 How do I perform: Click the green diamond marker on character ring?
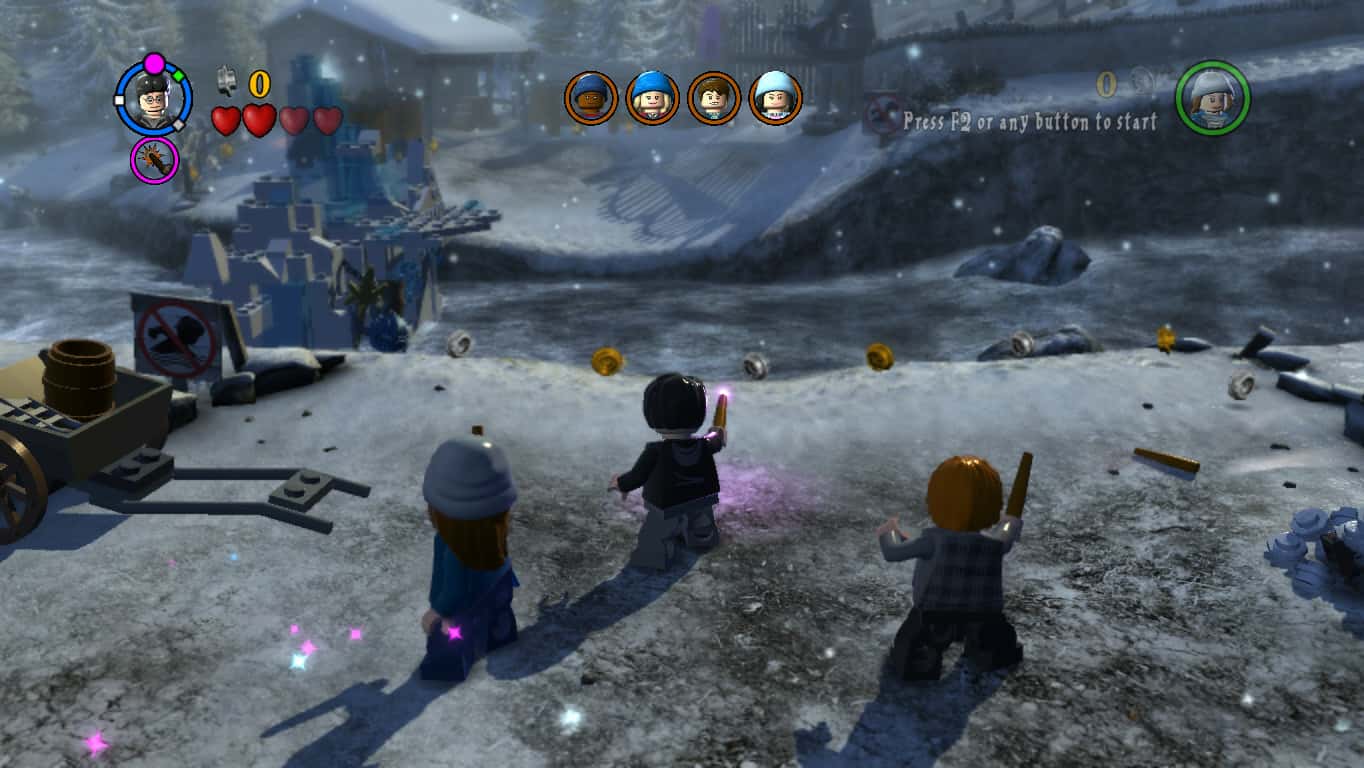pos(178,76)
